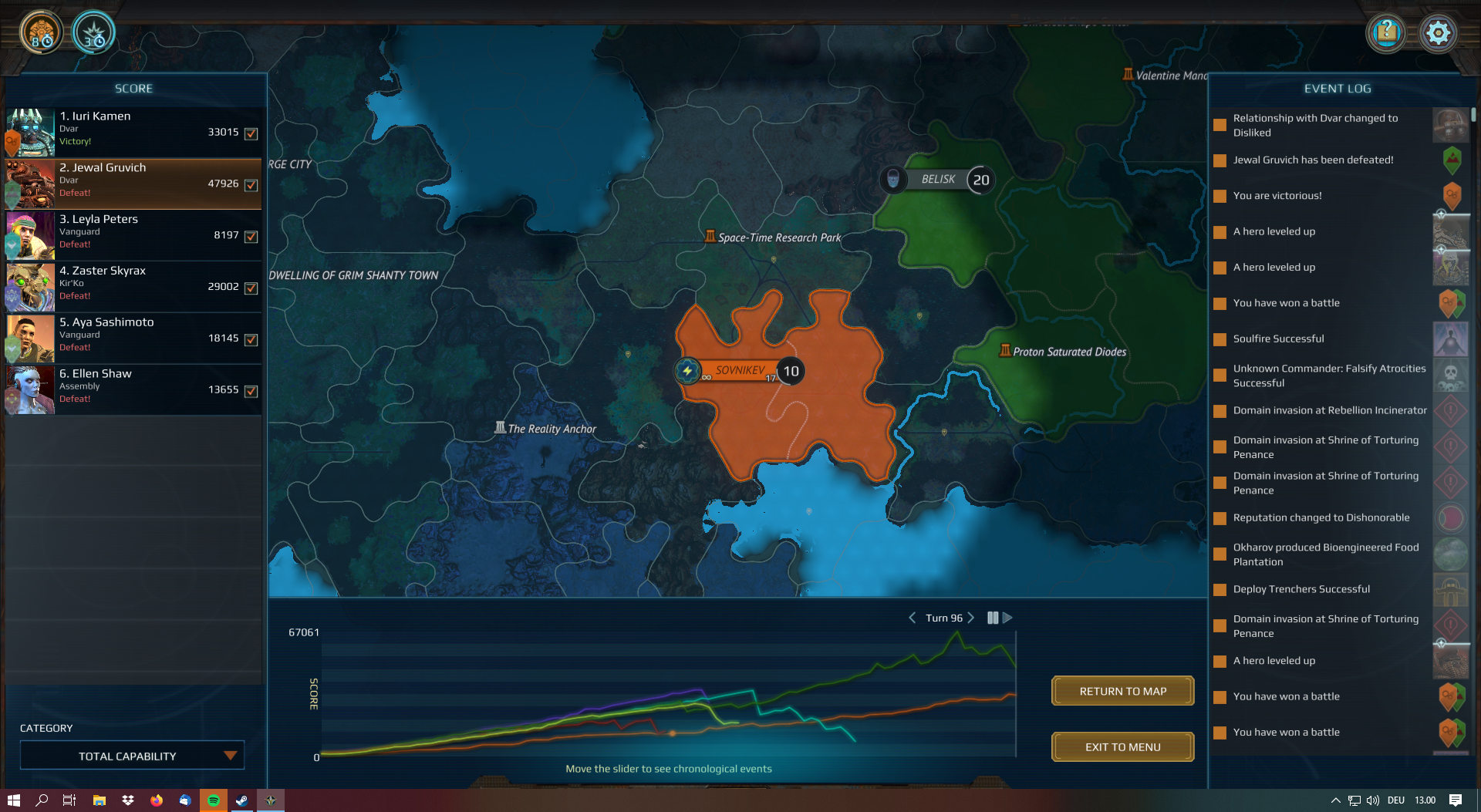Uncheck Leyla Peters' score graph checkbox
The height and width of the screenshot is (812, 1481).
tap(251, 237)
